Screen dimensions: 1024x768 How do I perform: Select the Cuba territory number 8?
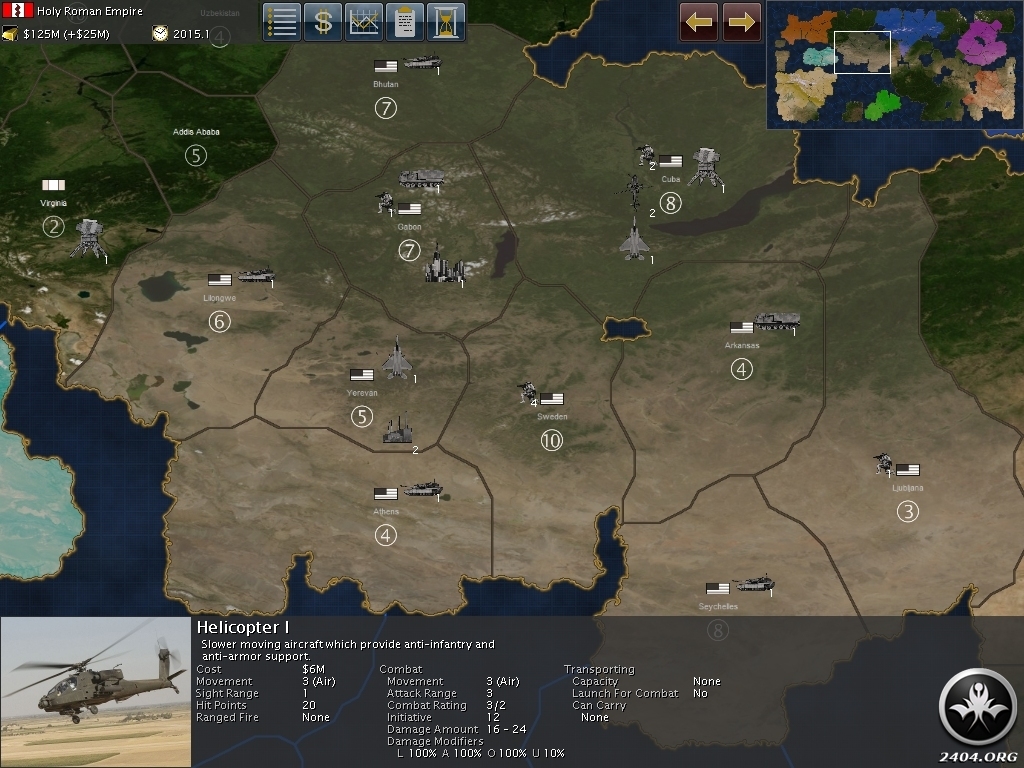pos(670,204)
